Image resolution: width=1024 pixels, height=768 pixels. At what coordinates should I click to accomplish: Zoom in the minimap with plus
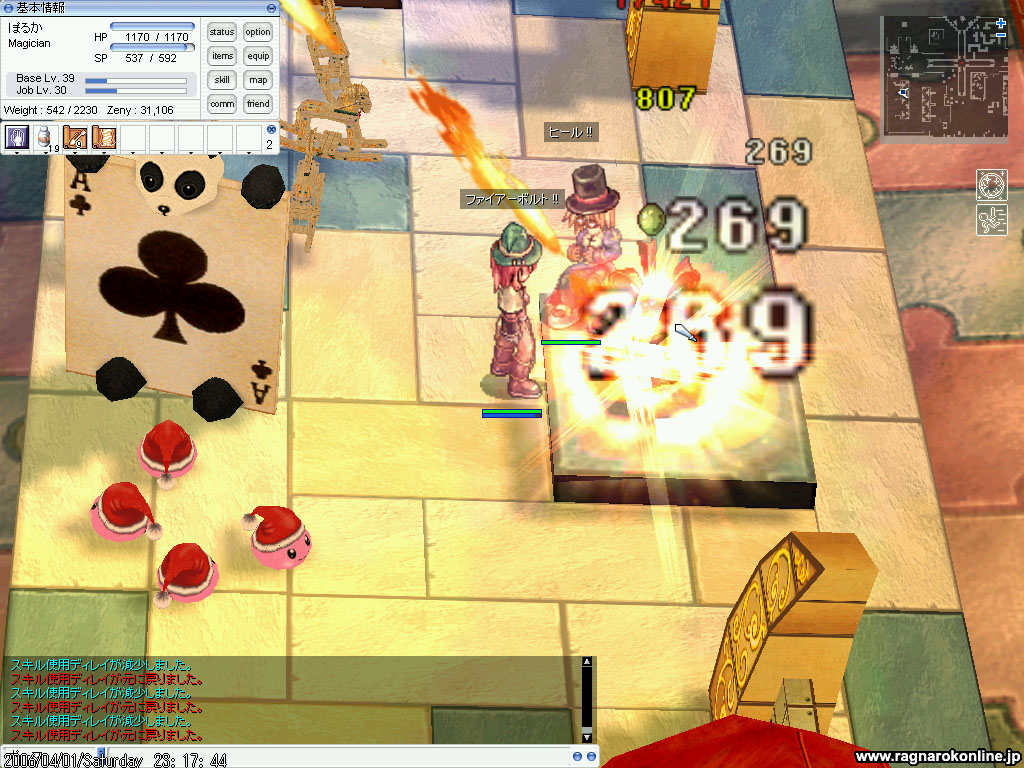click(1001, 22)
